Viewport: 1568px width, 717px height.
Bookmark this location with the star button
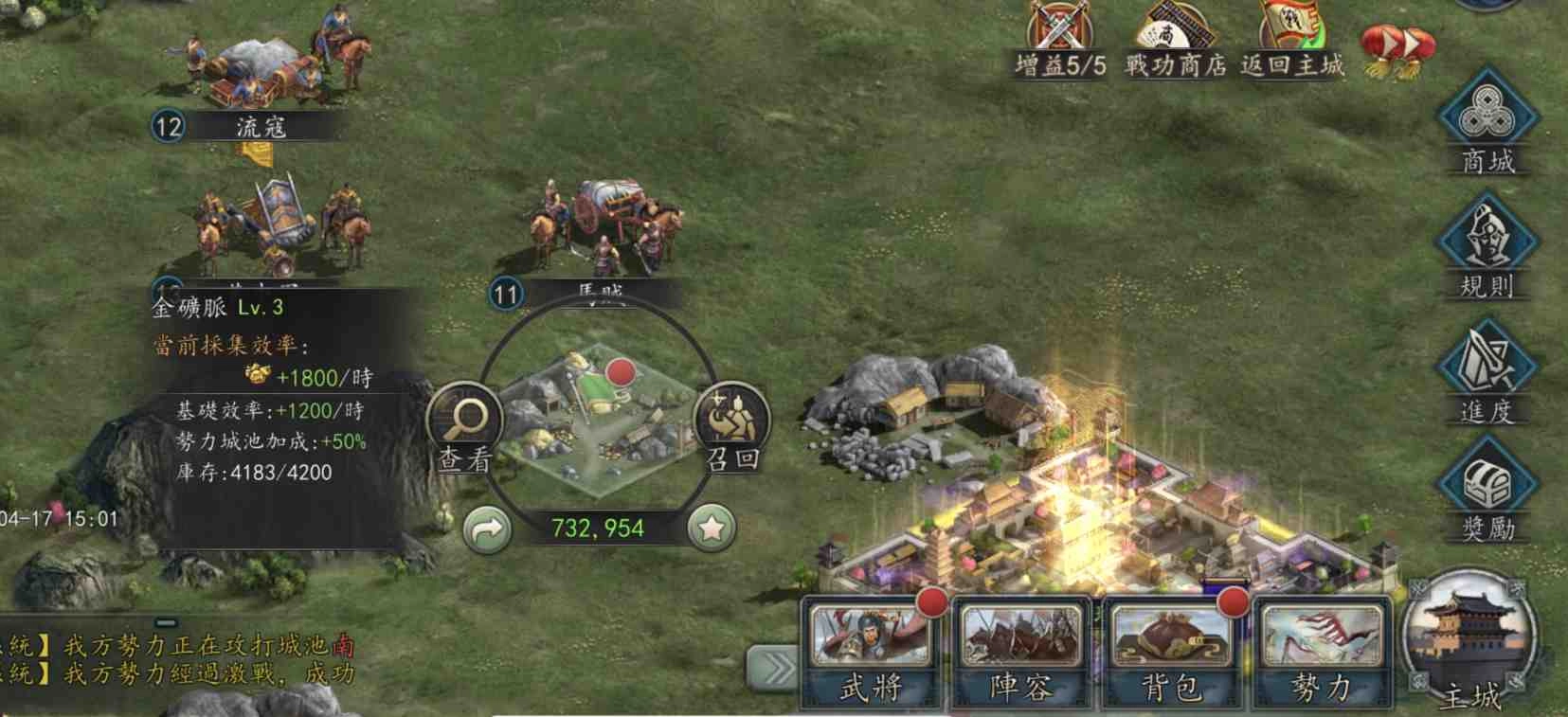(712, 529)
